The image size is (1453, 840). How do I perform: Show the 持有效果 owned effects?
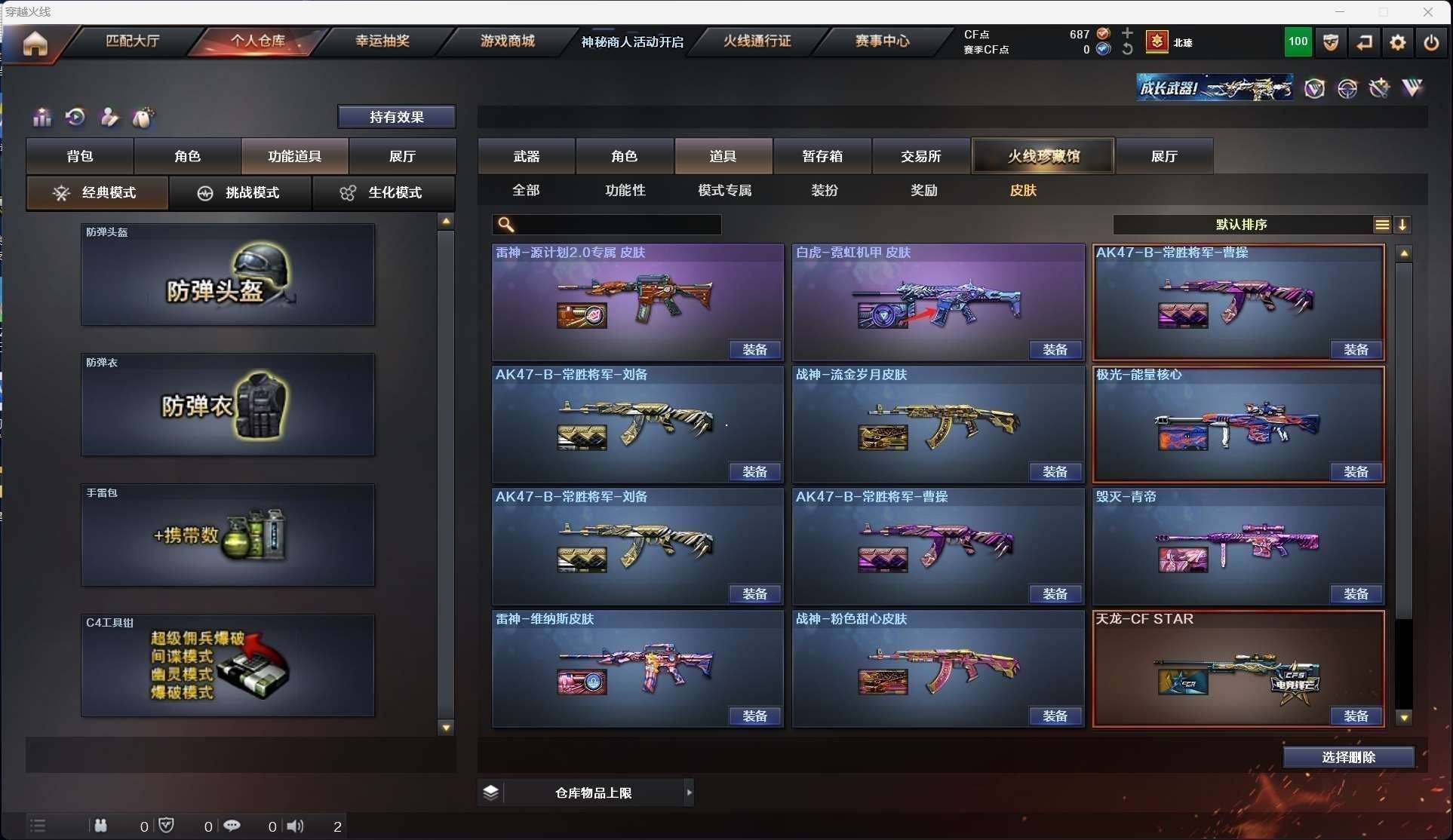pyautogui.click(x=396, y=117)
